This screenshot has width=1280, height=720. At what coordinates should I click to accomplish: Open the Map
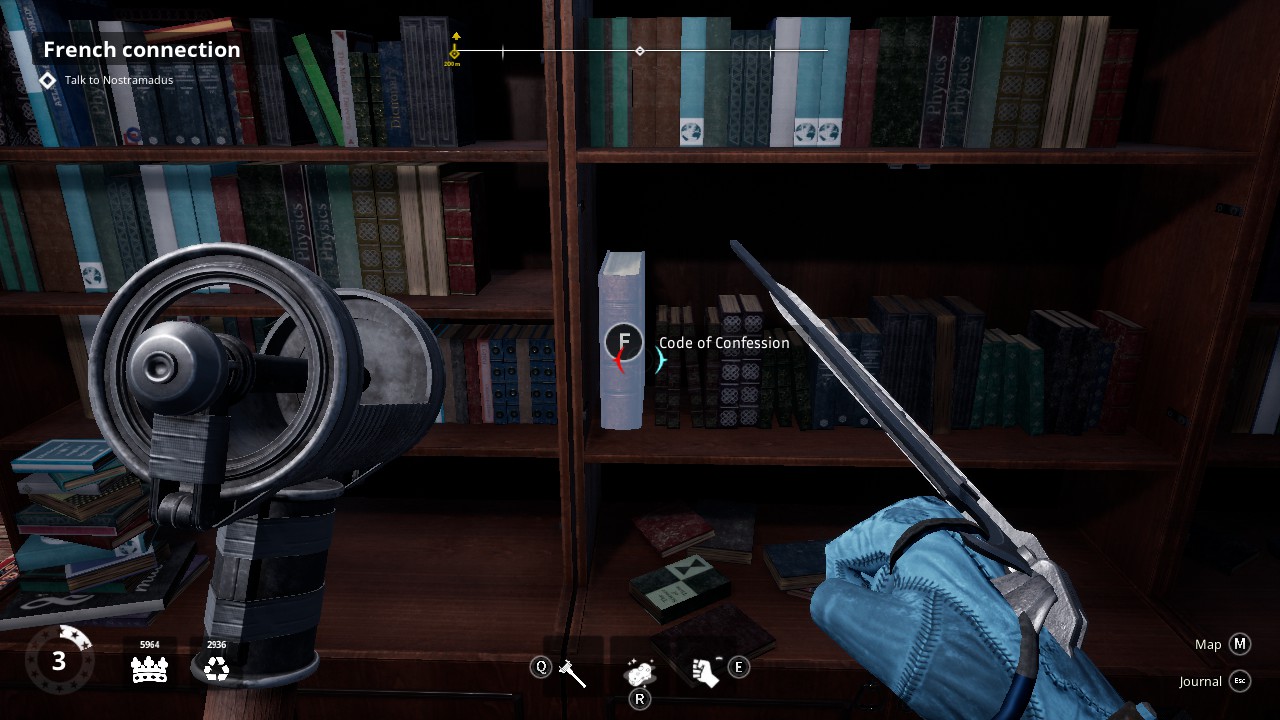point(1240,644)
